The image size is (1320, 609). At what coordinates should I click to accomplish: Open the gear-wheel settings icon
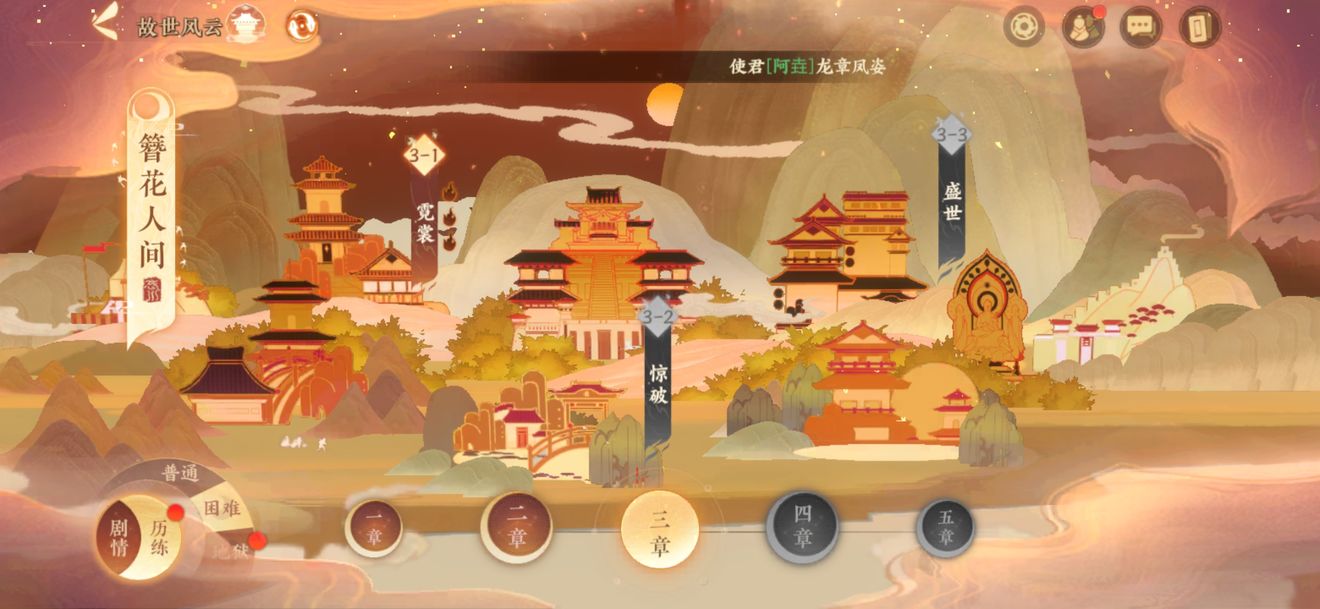[1023, 27]
